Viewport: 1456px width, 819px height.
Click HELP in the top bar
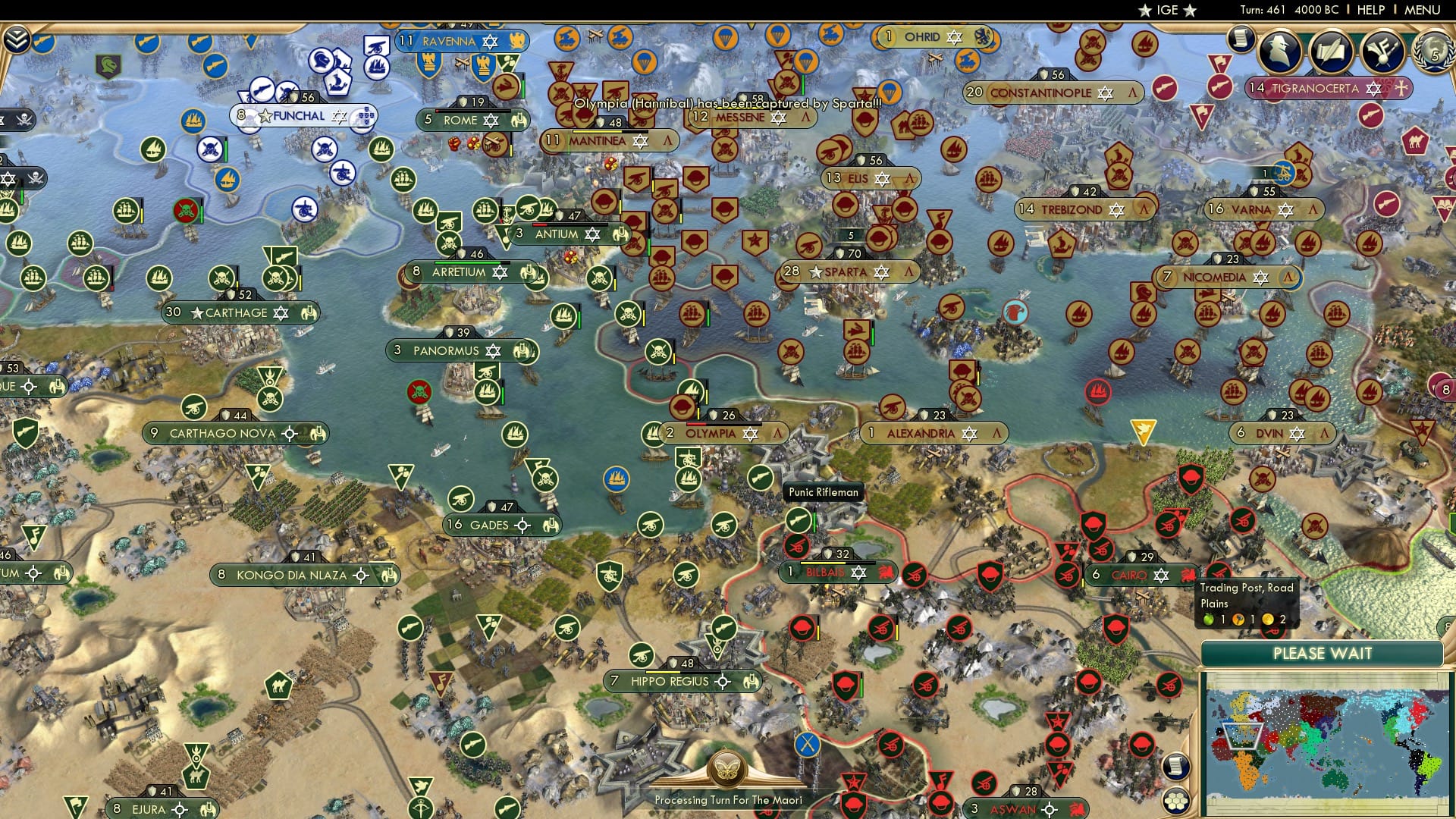(x=1371, y=11)
